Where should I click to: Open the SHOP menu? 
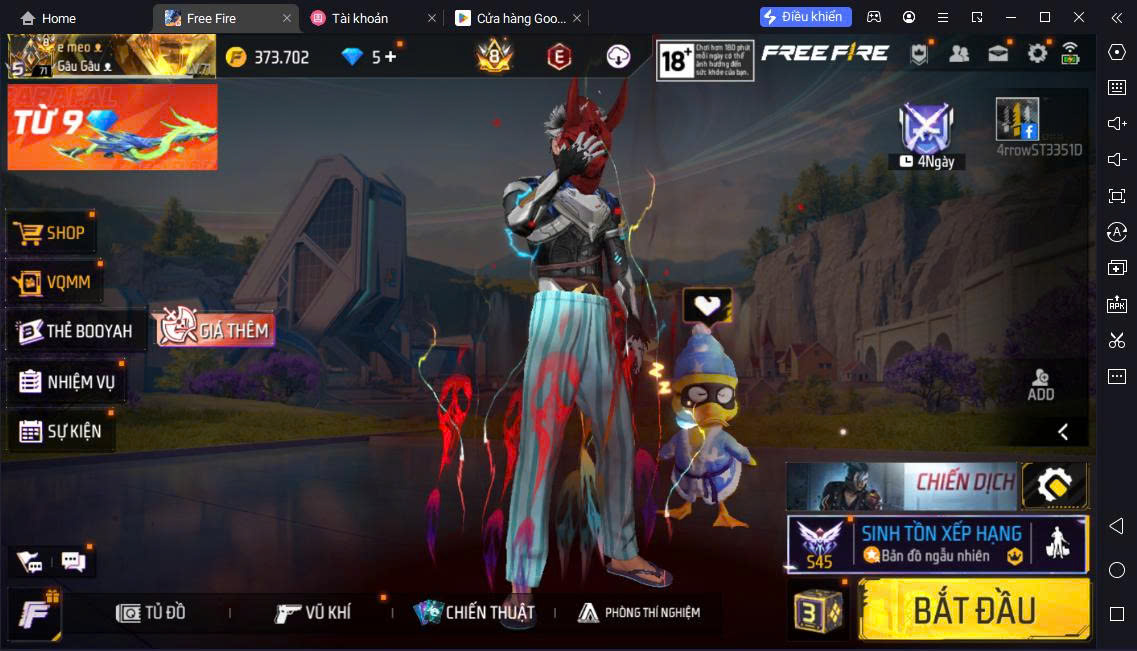coord(52,233)
